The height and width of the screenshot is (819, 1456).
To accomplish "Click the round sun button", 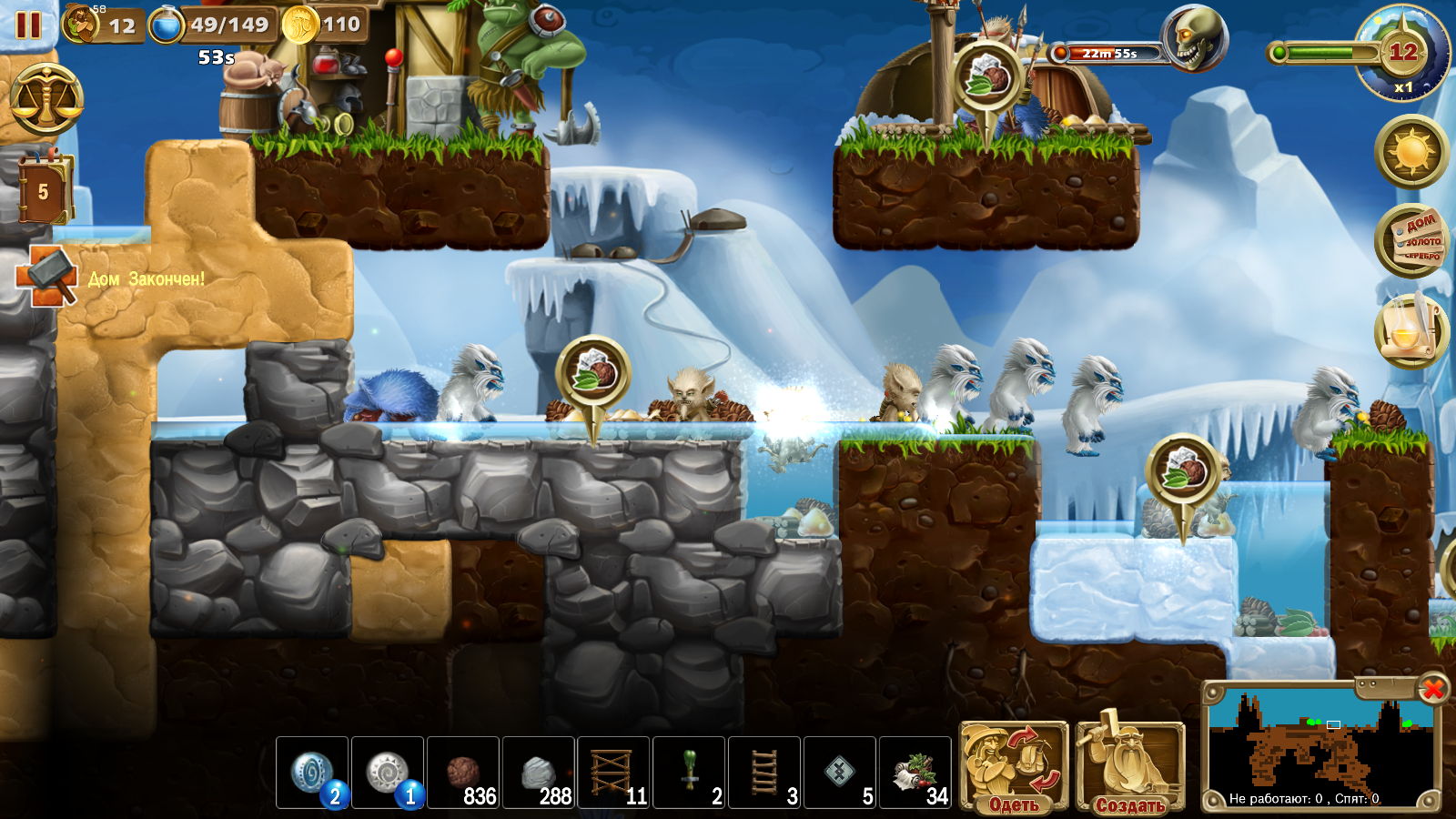I will point(1411,151).
